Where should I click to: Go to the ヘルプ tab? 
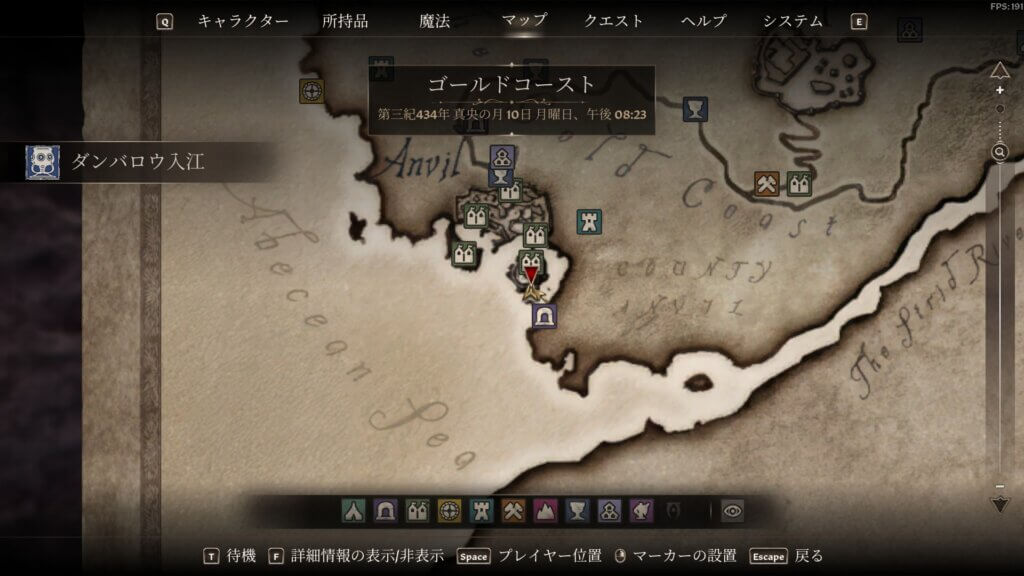coord(703,21)
